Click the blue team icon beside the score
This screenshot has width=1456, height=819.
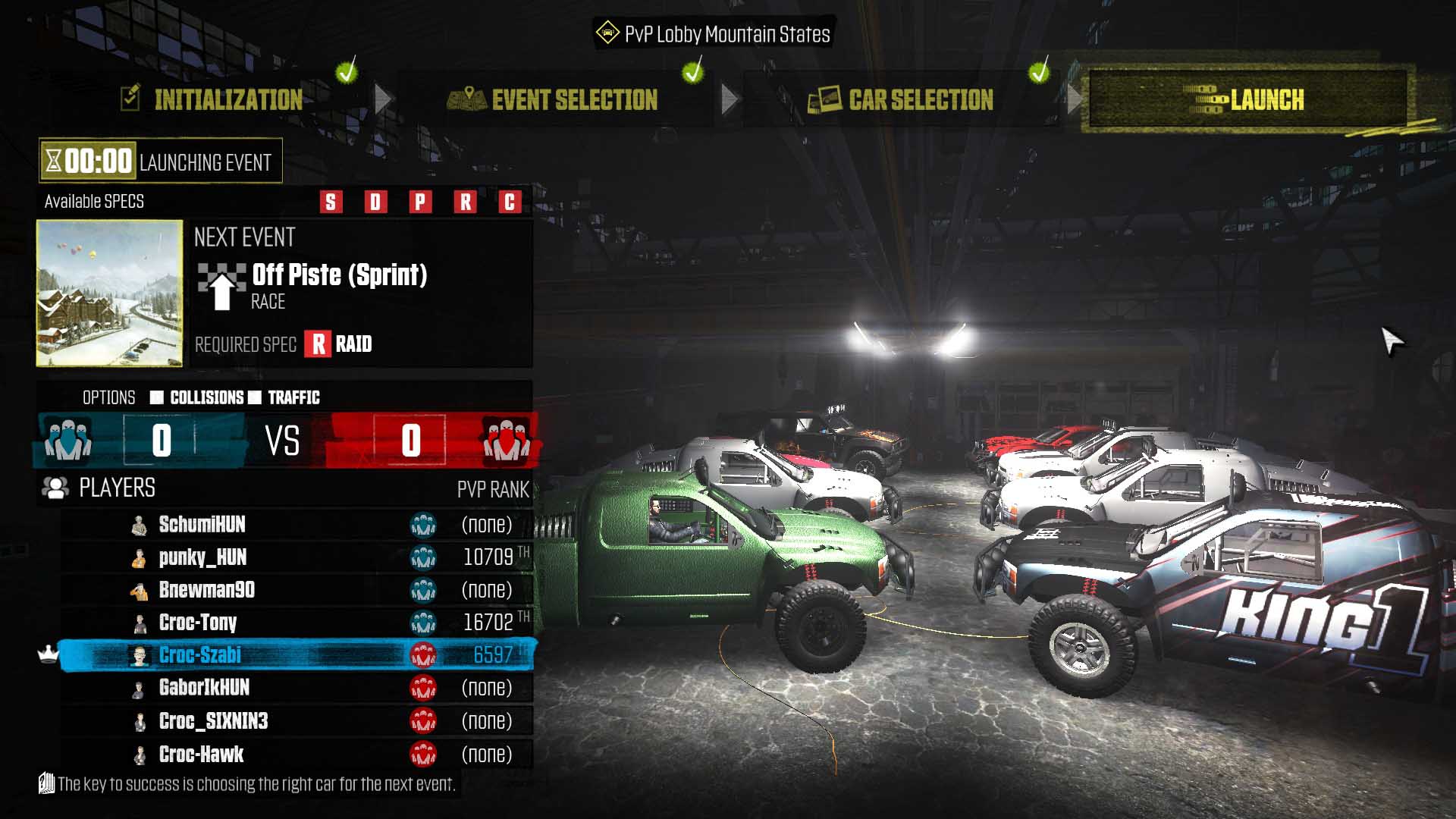68,441
